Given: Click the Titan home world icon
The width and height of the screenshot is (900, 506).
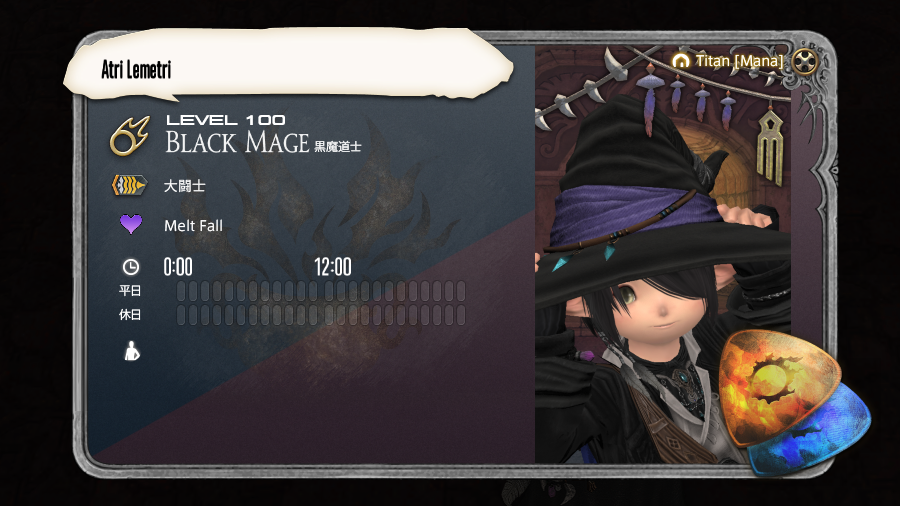Looking at the screenshot, I should pyautogui.click(x=681, y=61).
